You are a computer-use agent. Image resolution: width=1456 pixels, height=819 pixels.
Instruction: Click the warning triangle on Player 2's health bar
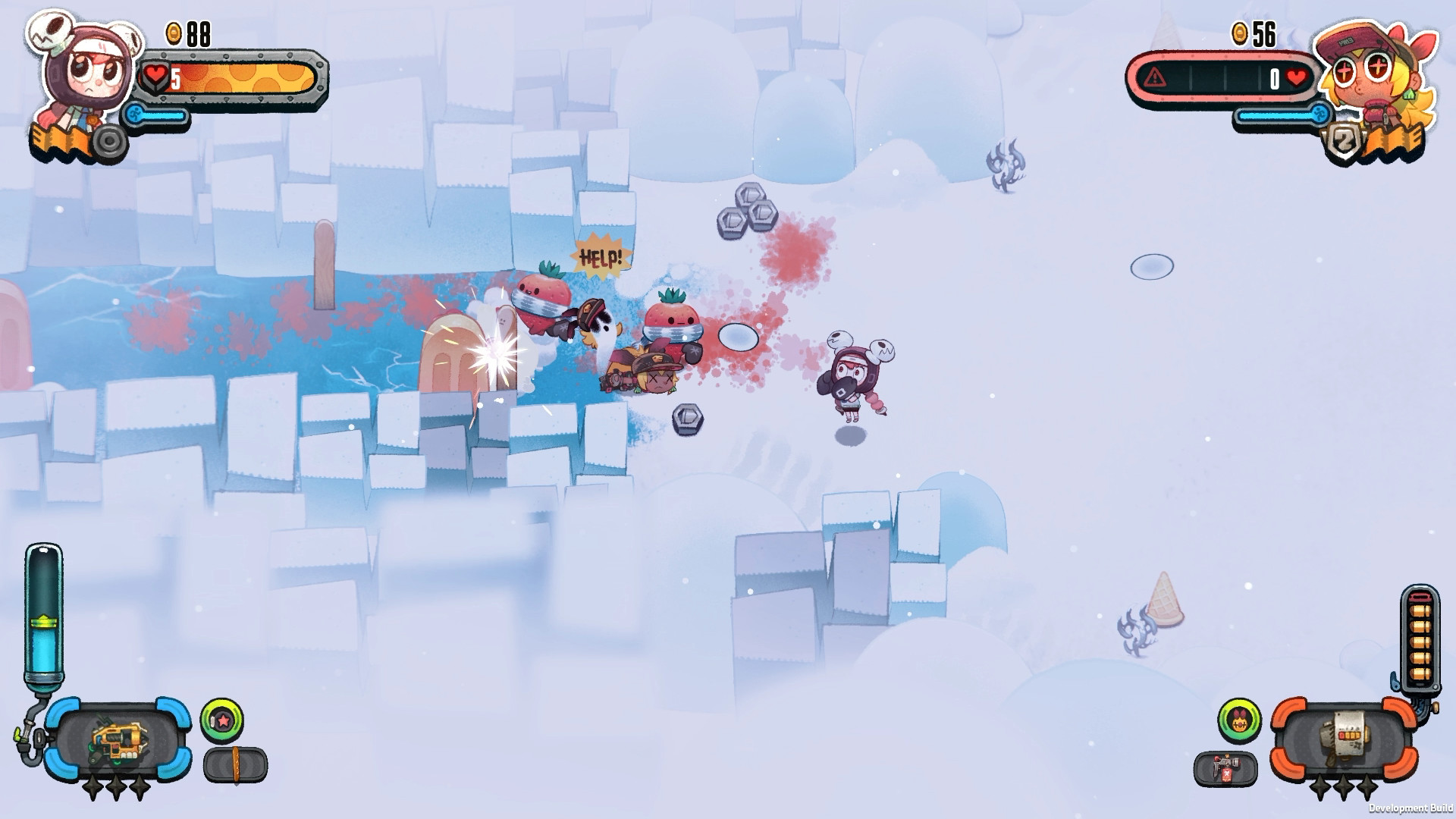(x=1153, y=76)
